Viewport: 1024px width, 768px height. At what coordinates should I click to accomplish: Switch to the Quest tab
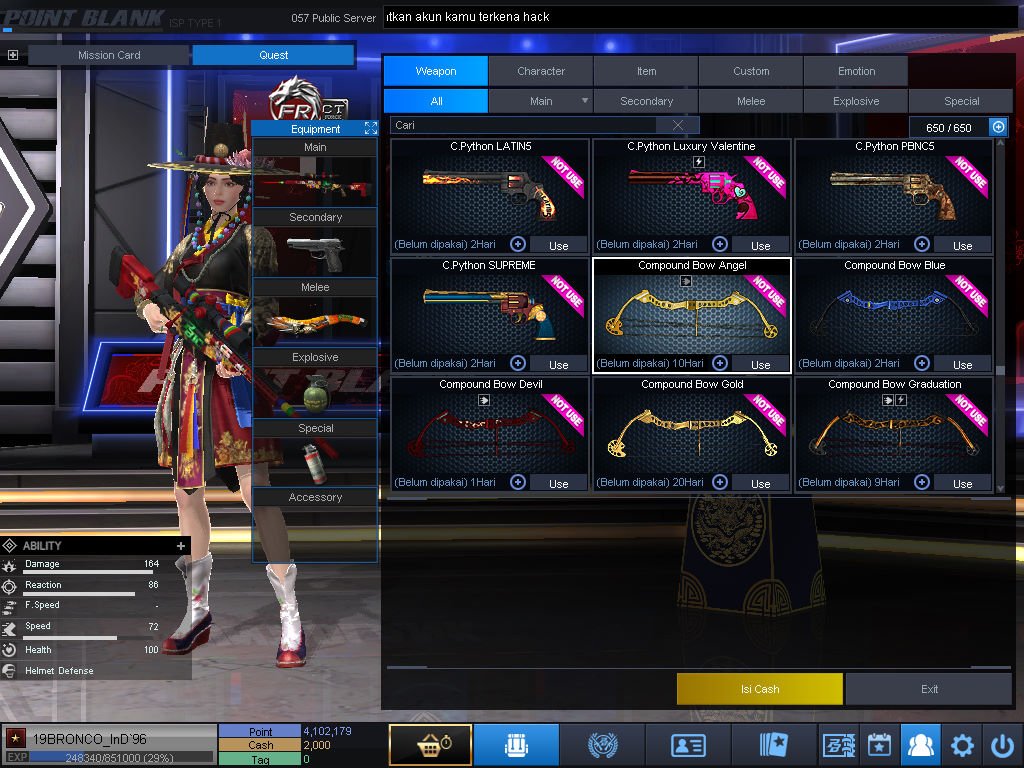[x=273, y=55]
